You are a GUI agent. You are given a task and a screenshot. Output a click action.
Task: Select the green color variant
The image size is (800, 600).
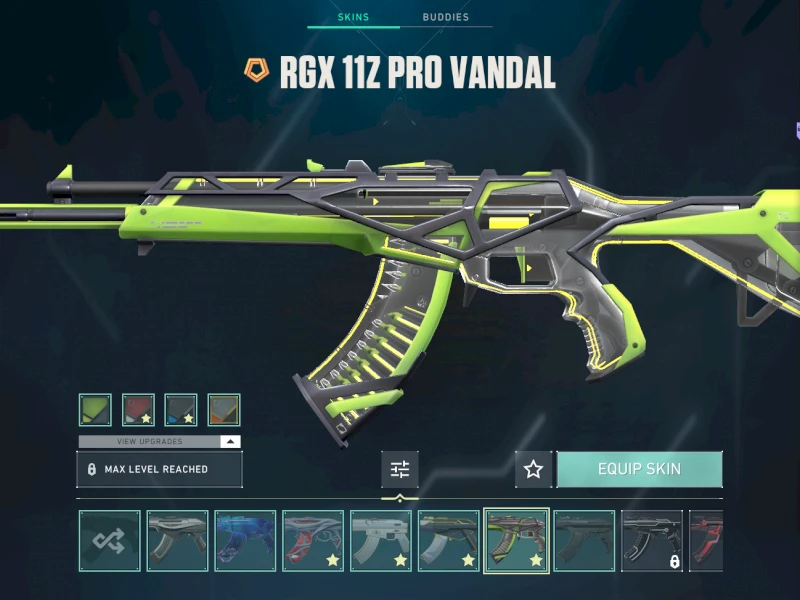pyautogui.click(x=96, y=410)
